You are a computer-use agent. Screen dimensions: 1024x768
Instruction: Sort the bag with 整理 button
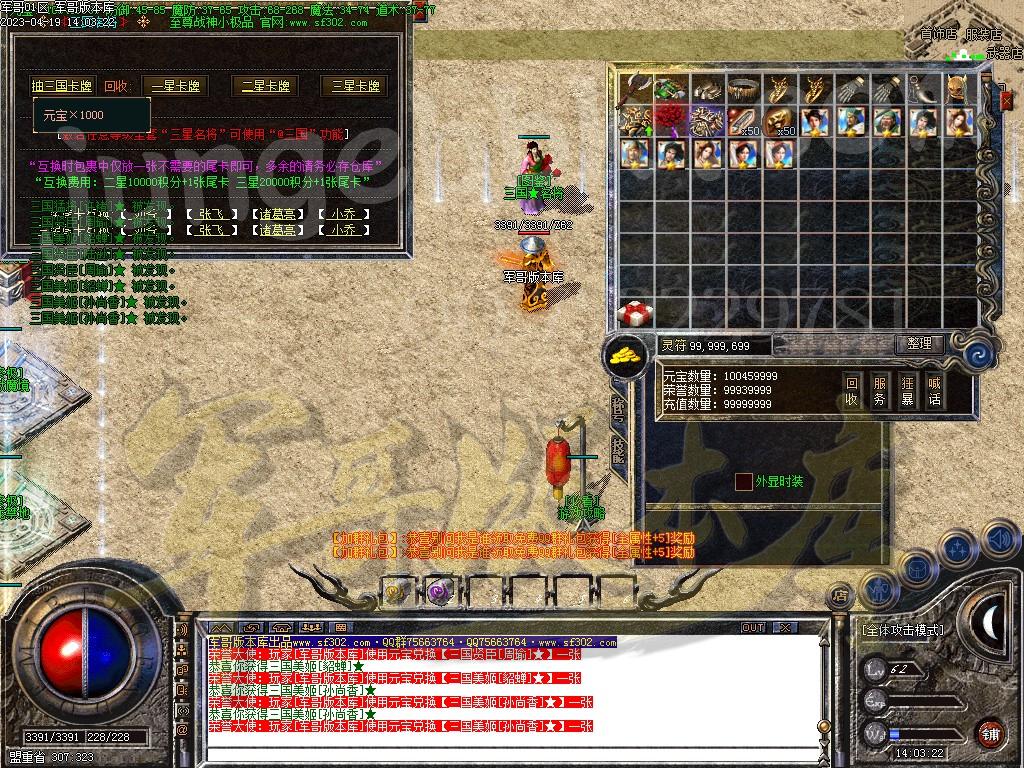coord(919,344)
